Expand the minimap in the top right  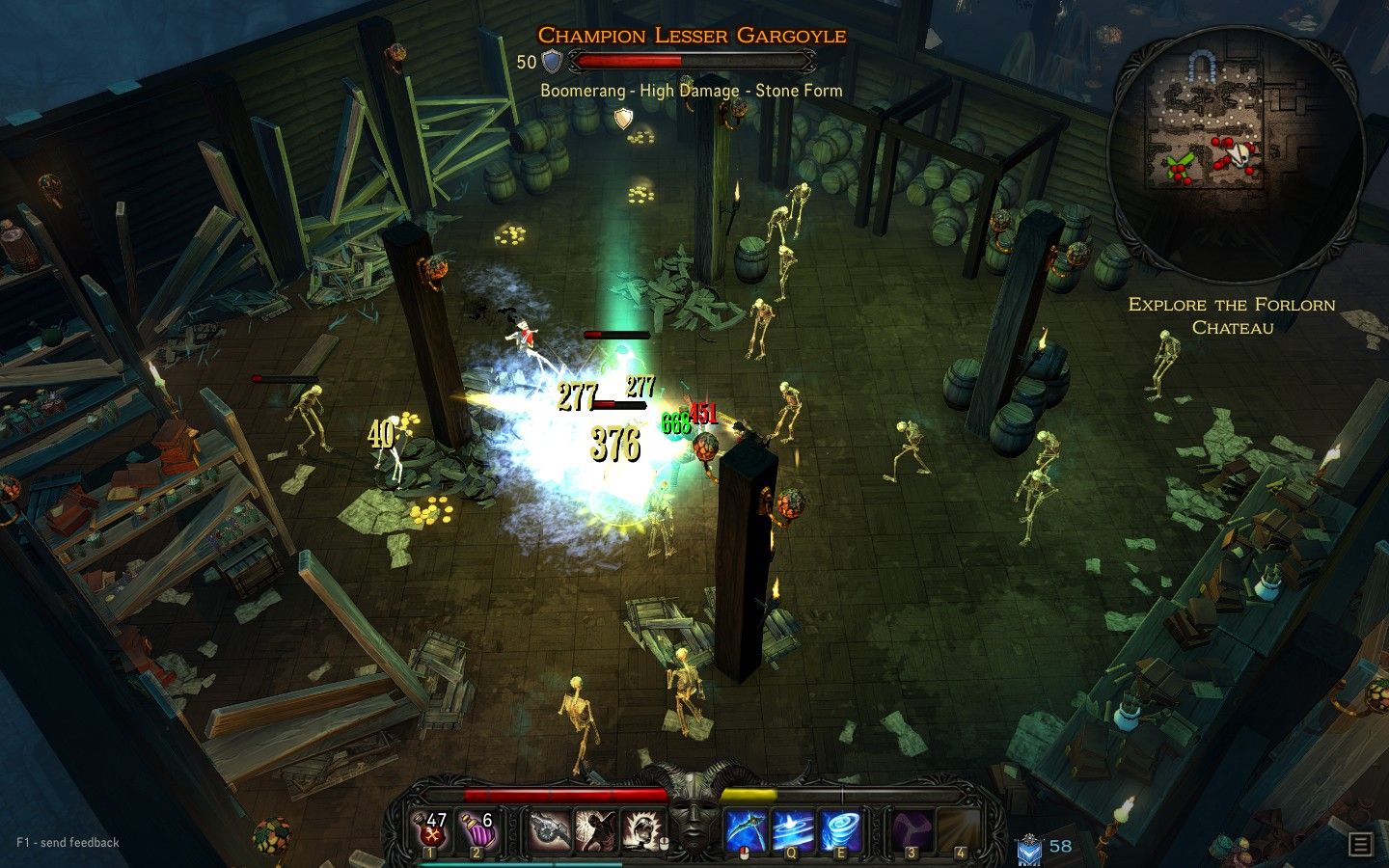pyautogui.click(x=1238, y=138)
